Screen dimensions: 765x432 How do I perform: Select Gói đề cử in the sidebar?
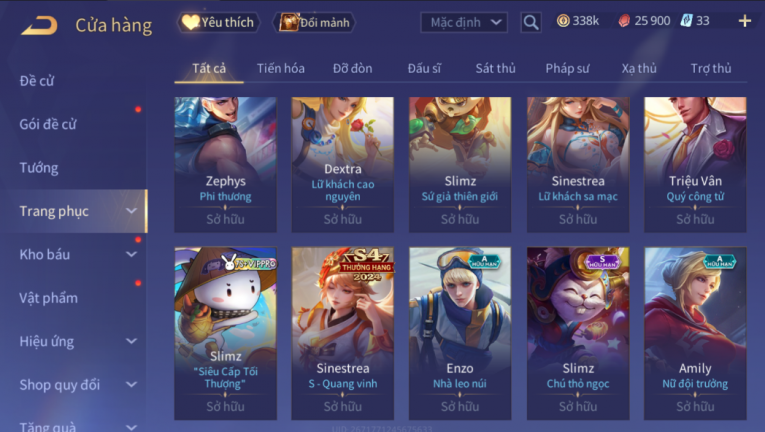coord(48,124)
